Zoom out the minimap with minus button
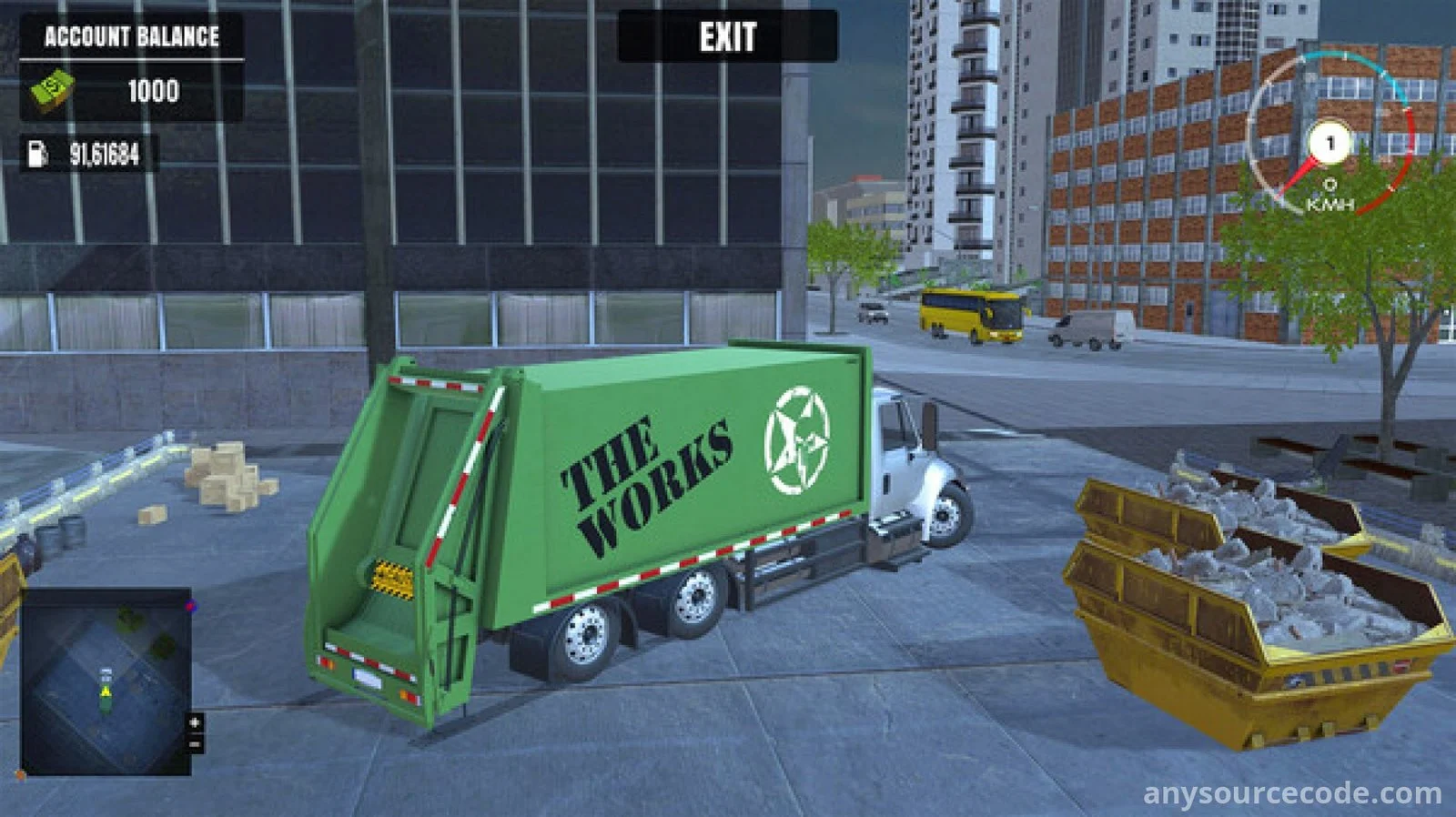1456x817 pixels. pos(195,744)
